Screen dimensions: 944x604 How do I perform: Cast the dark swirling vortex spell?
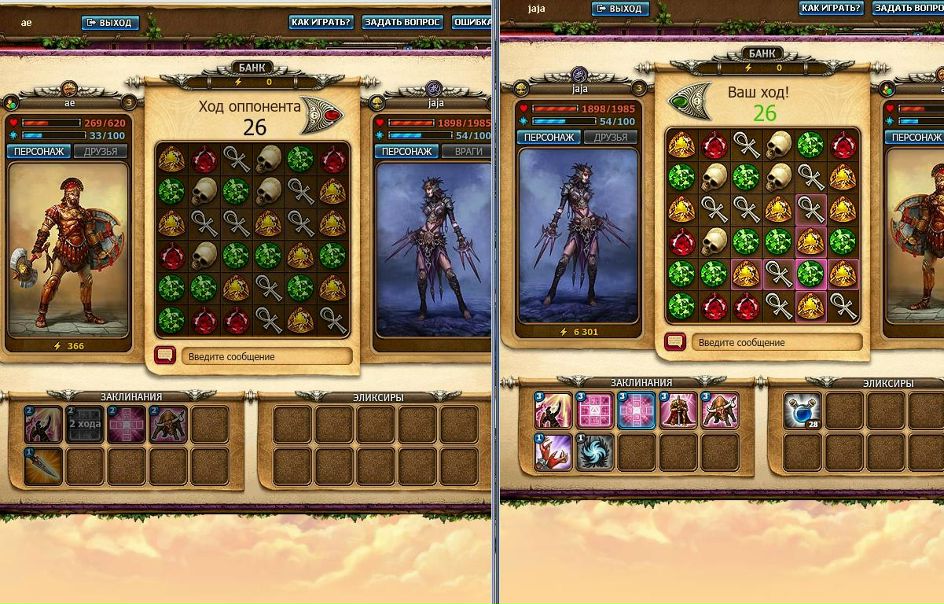point(594,452)
